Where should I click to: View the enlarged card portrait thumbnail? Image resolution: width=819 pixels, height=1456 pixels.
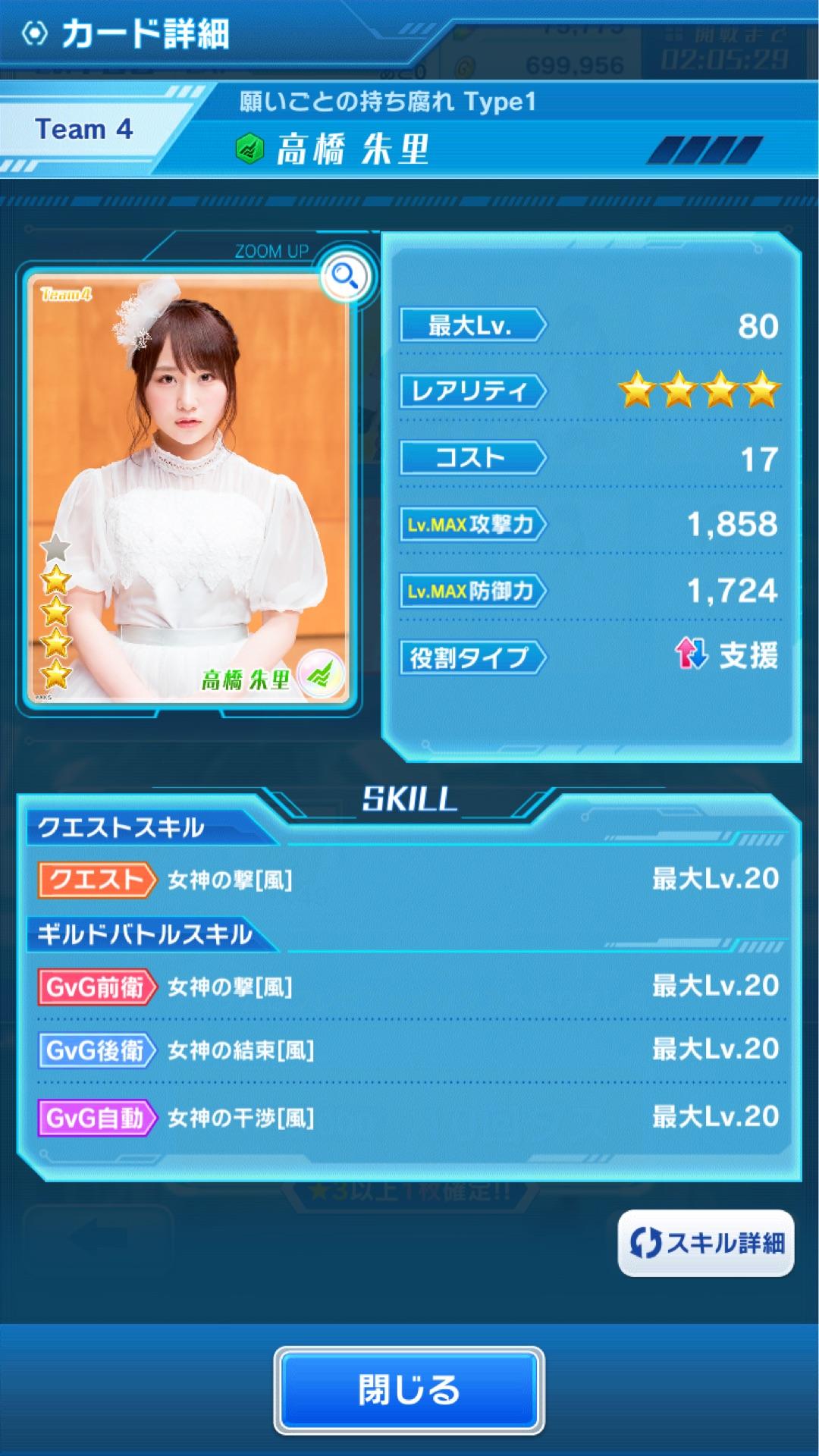pos(188,489)
